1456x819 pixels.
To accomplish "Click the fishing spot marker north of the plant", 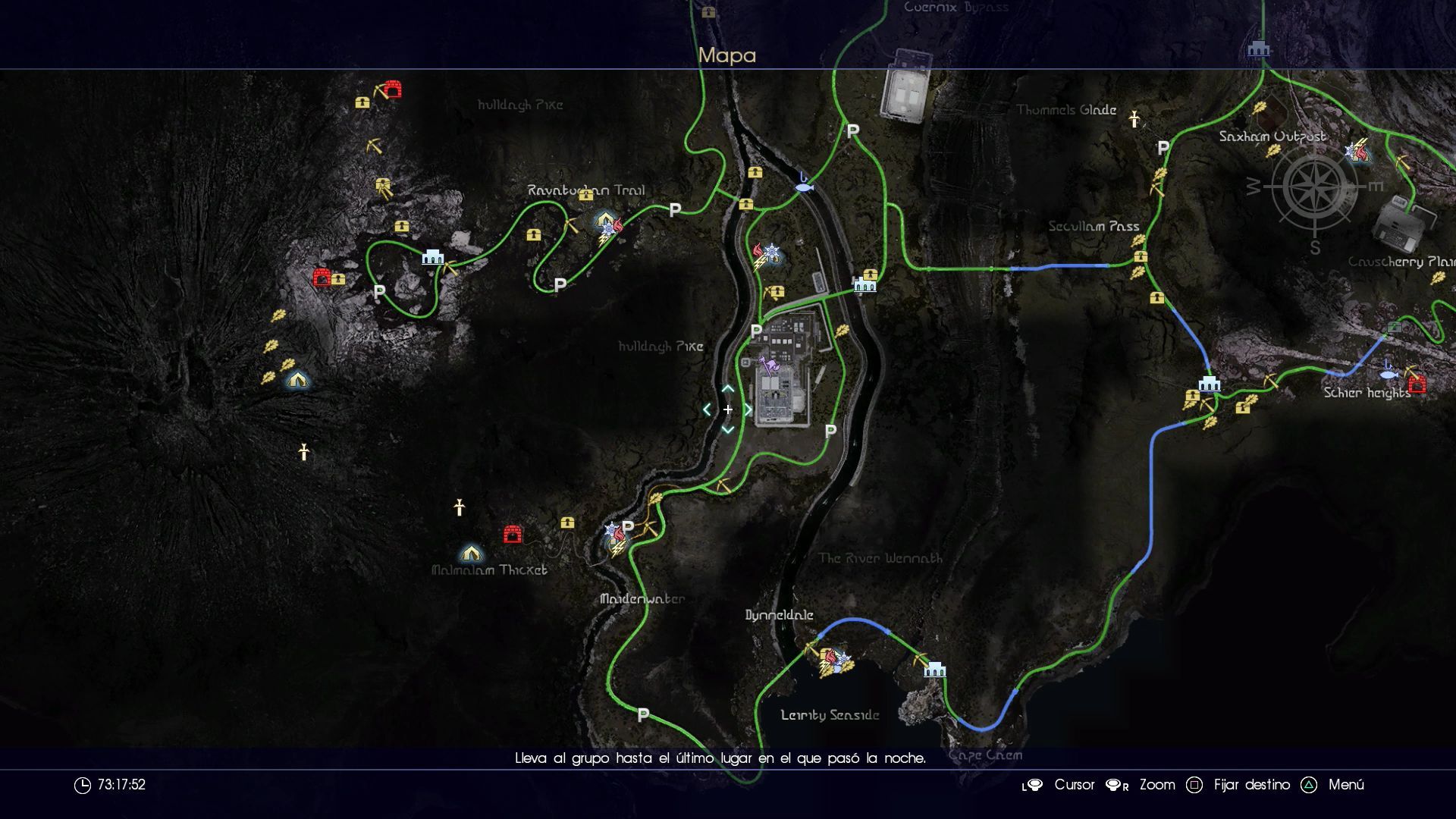I will point(803,183).
